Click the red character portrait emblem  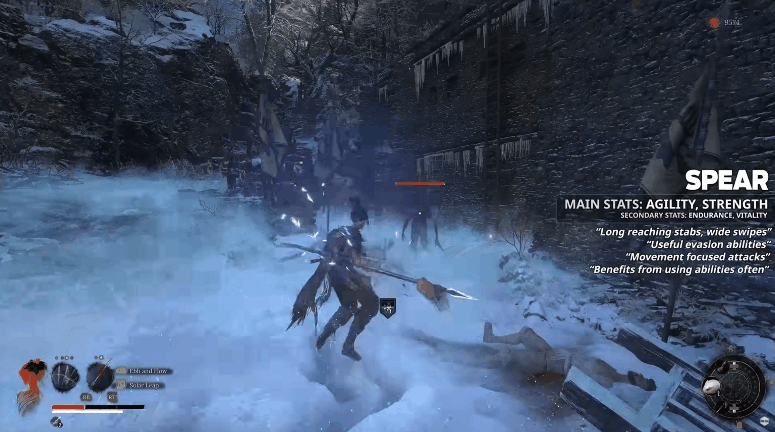(x=31, y=384)
